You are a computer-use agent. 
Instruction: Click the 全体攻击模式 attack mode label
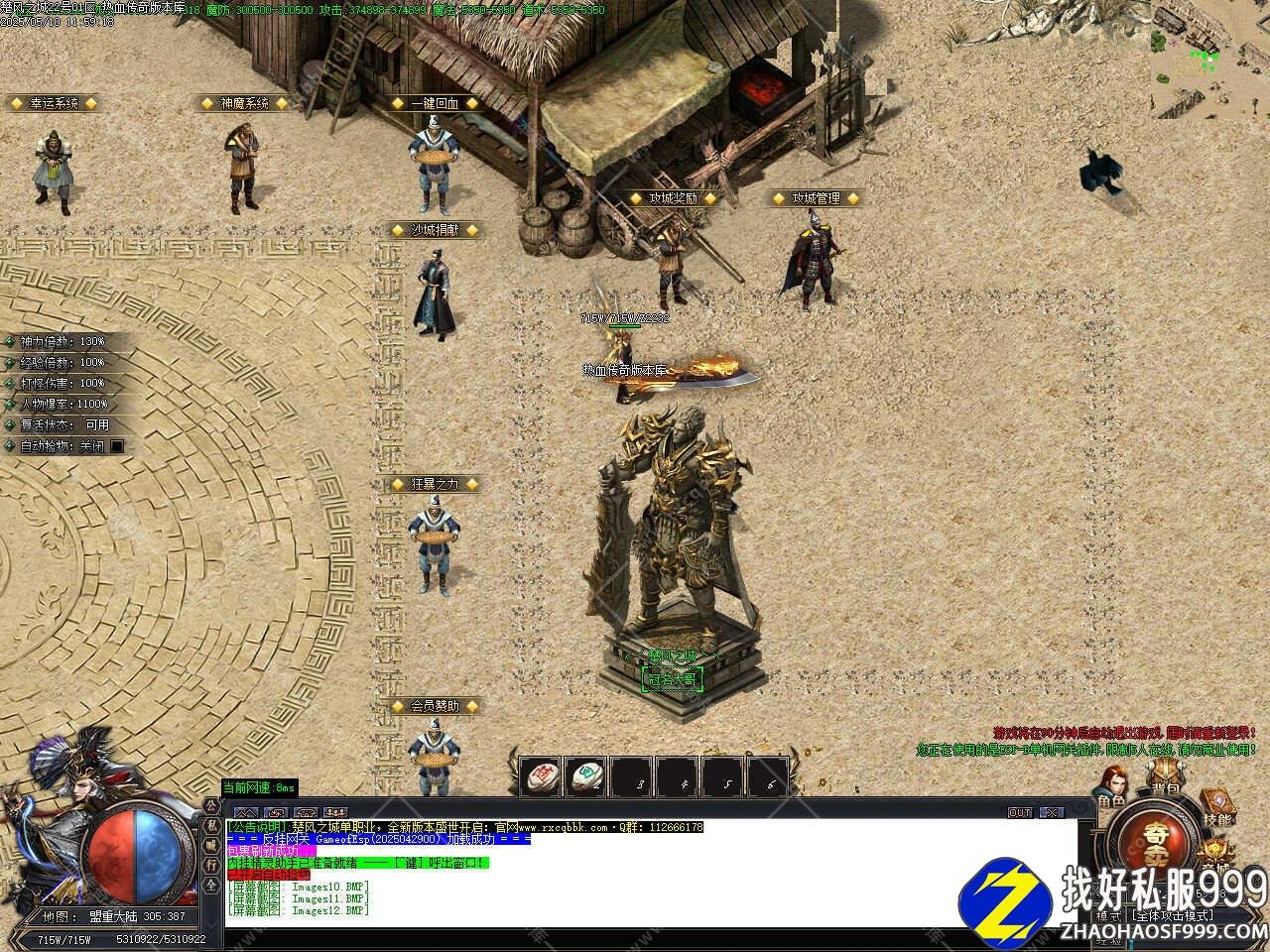point(1171,916)
